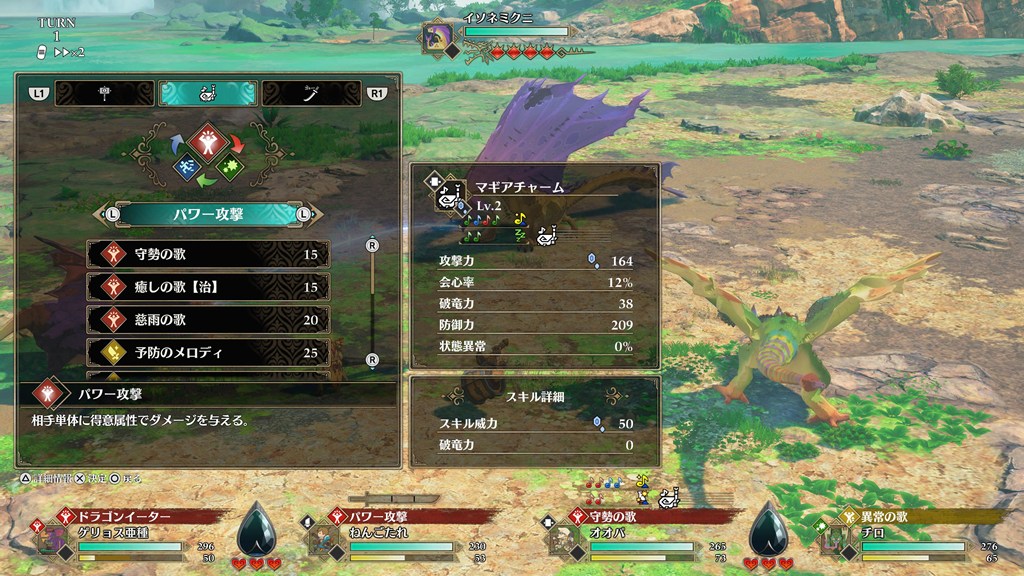Click the パワー攻撃 skill category header
This screenshot has height=576, width=1024.
click(207, 214)
